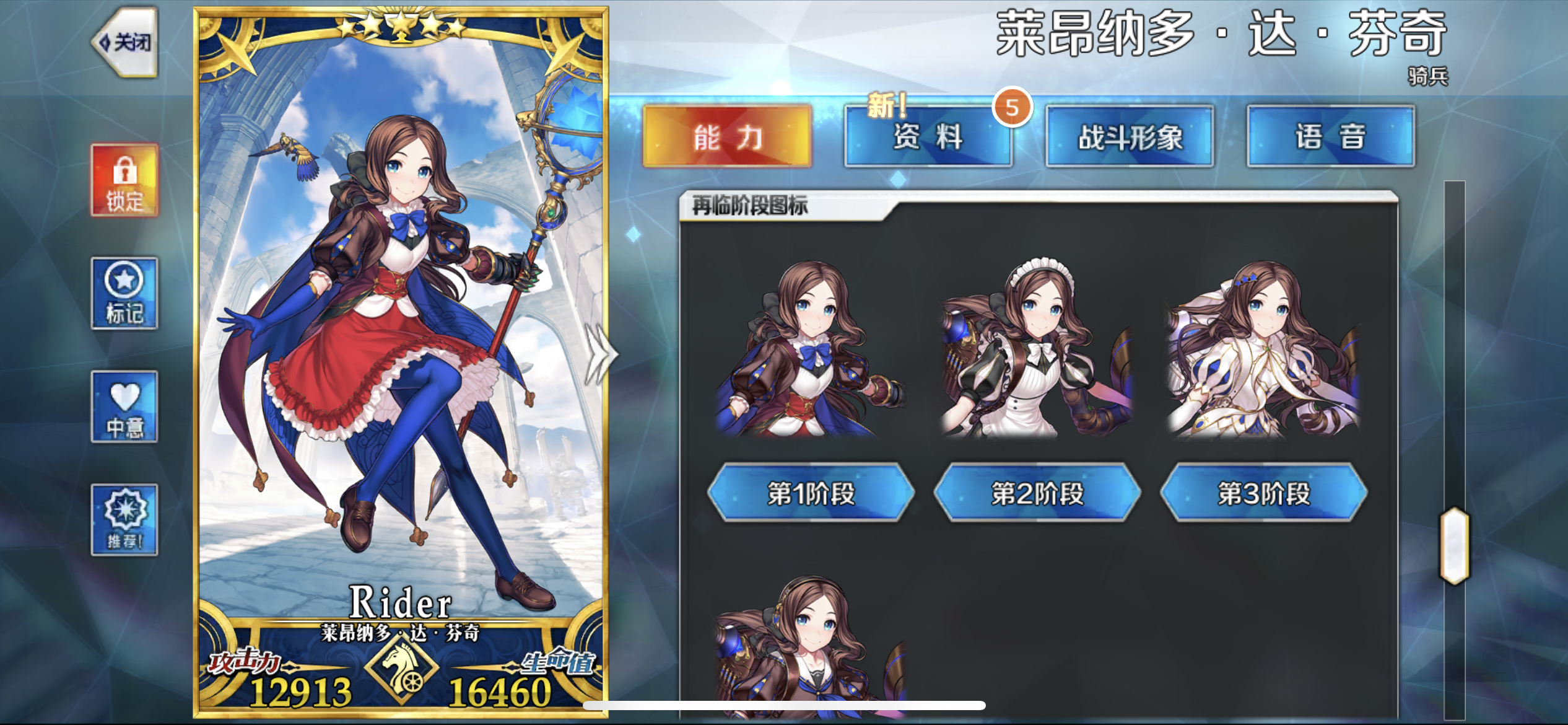The height and width of the screenshot is (725, 1568).
Task: Select the red-dress first stage portrait
Action: point(811,350)
